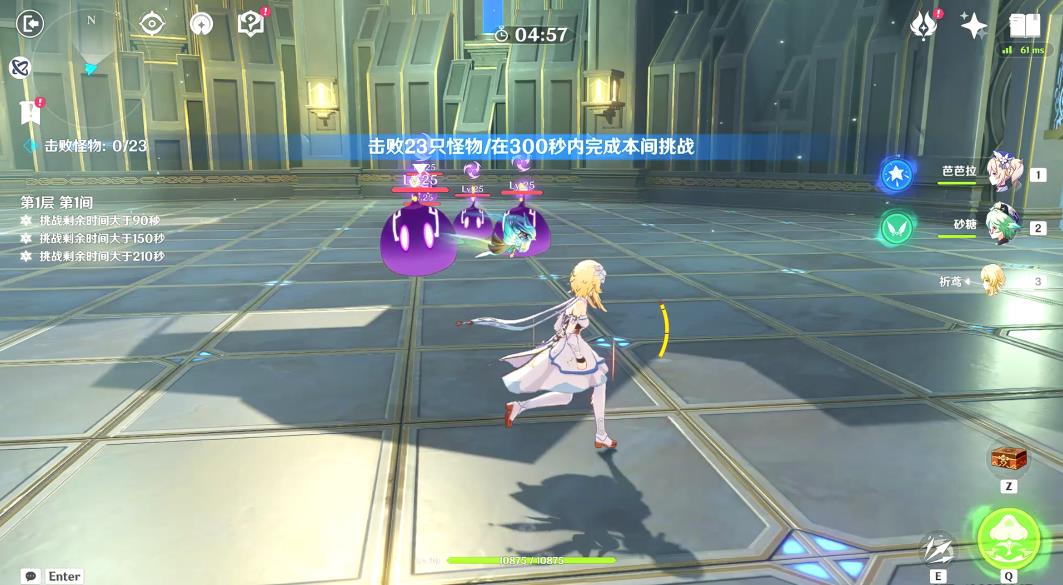Image resolution: width=1063 pixels, height=585 pixels.
Task: Open the chat bubble icon
Action: (30, 576)
